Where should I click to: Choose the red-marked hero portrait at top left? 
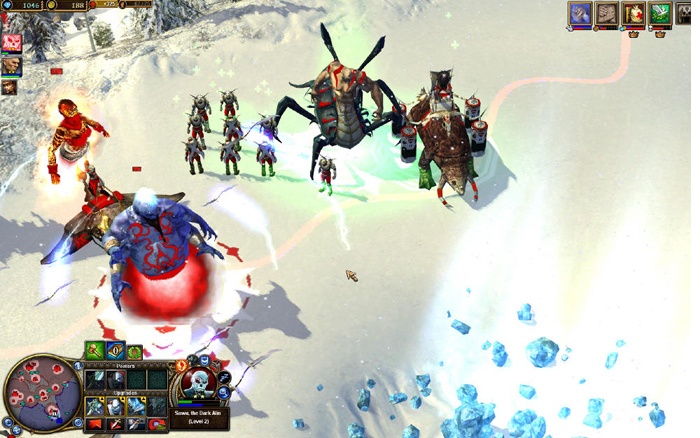pos(12,43)
